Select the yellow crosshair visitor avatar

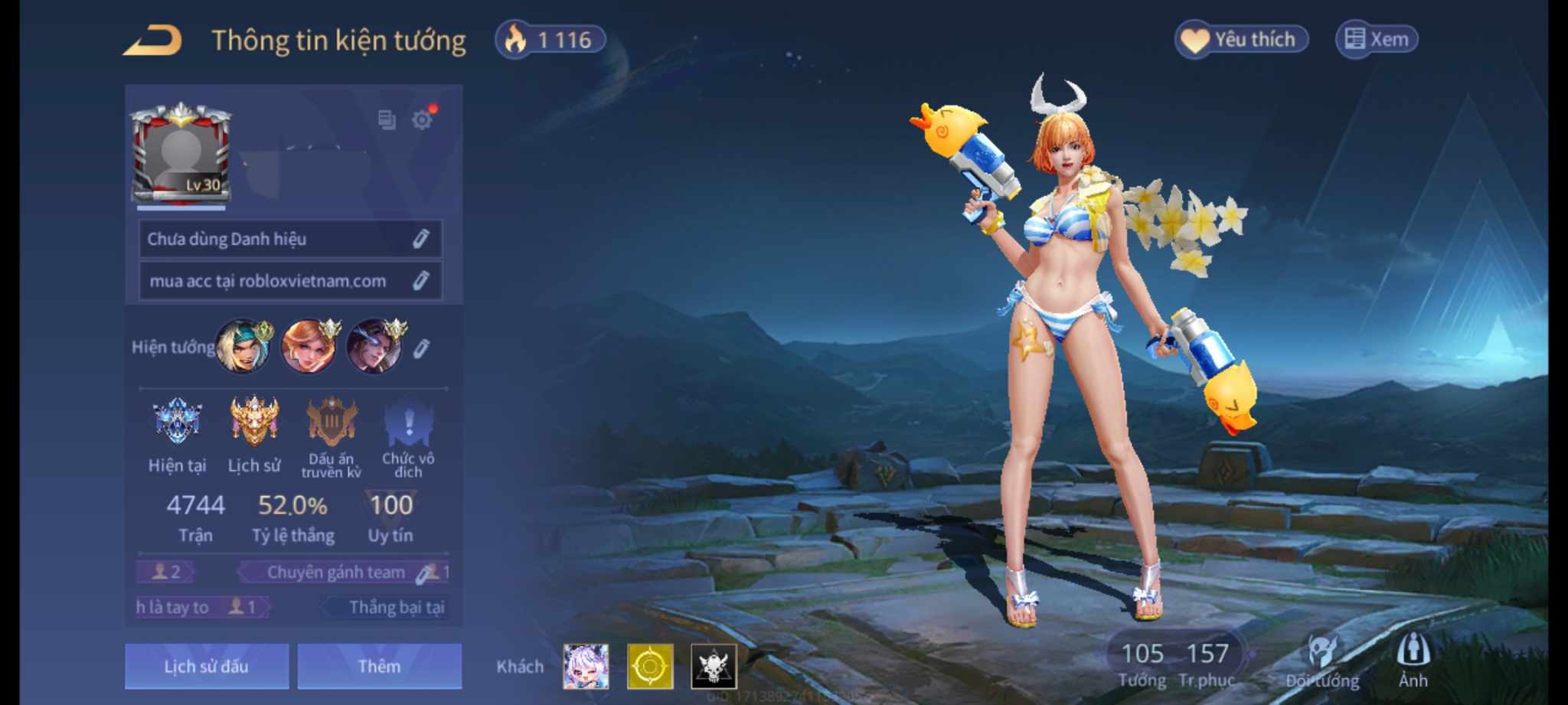pos(650,666)
